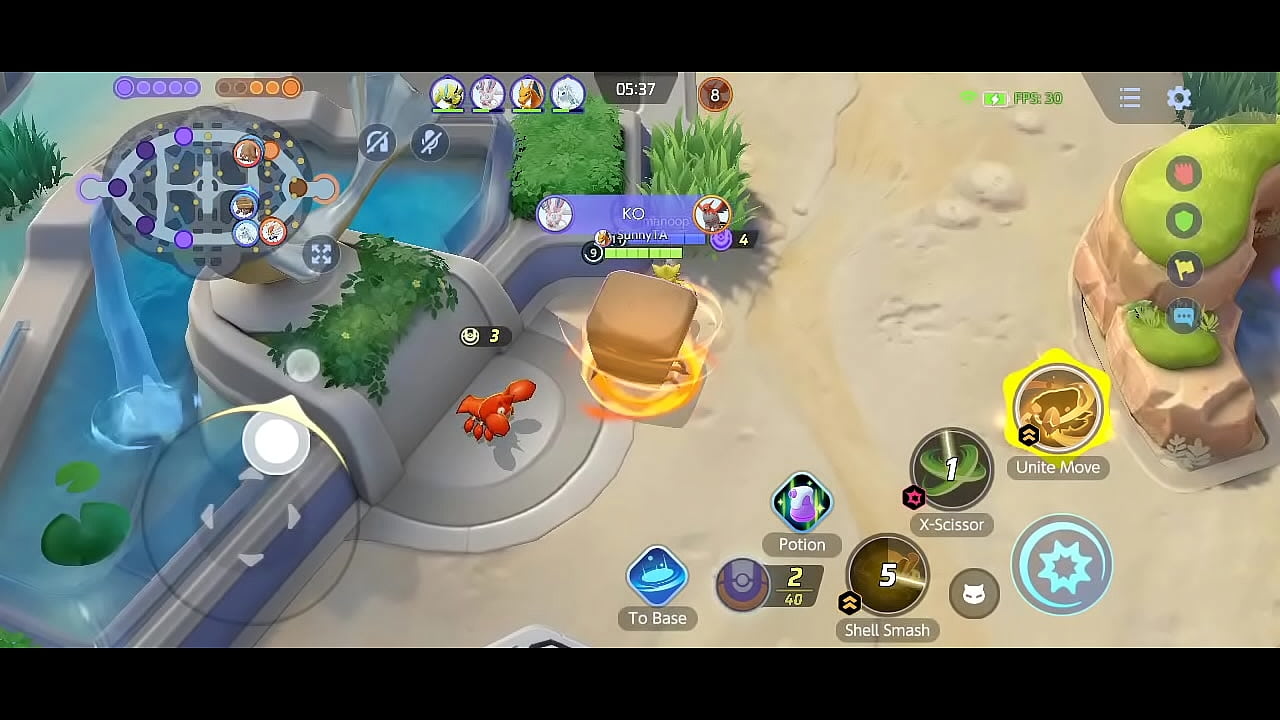The width and height of the screenshot is (1280, 720).
Task: Hit the basic attack button
Action: 1061,565
